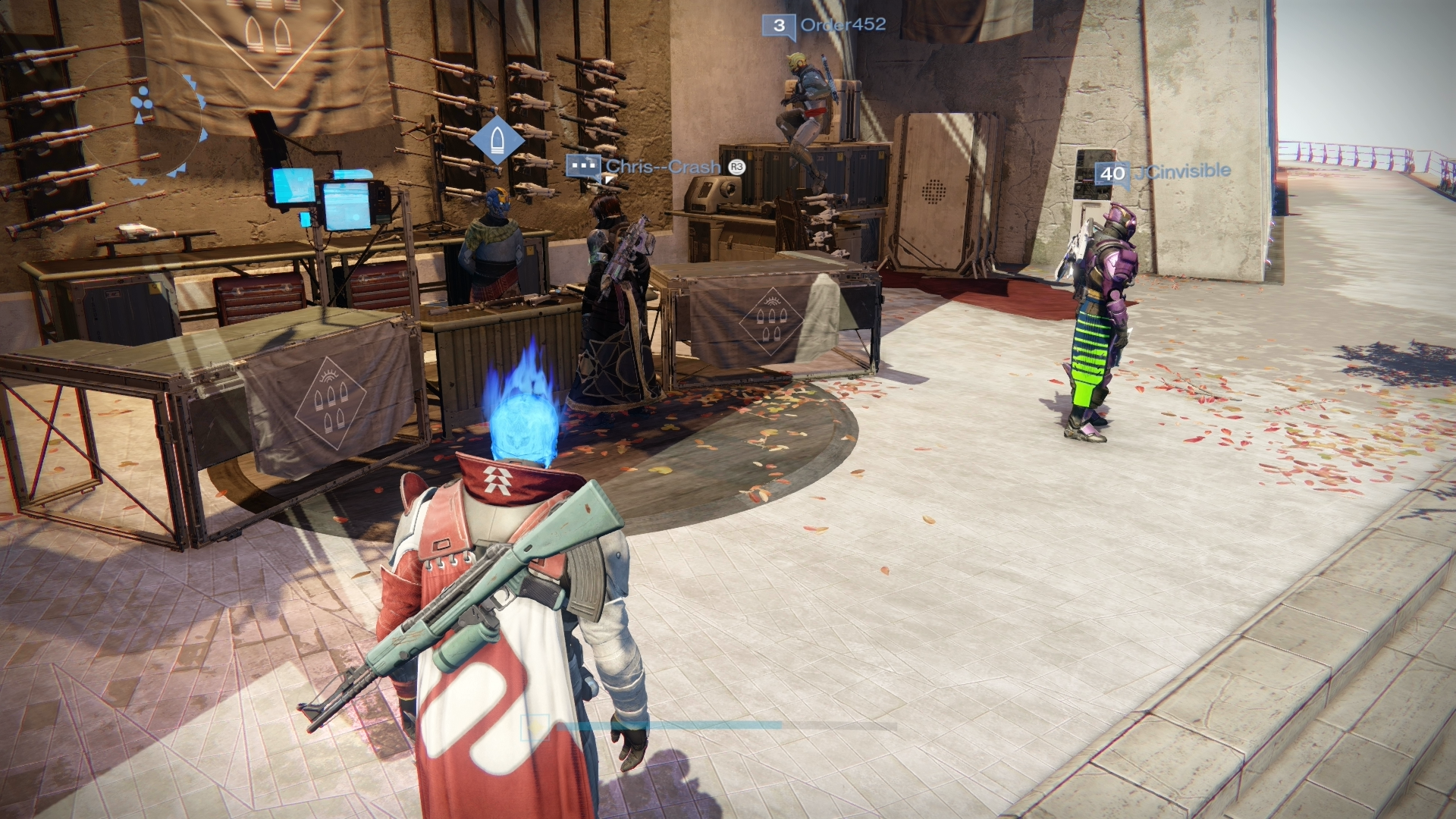Click the circular radar display
This screenshot has width=1456, height=819.
143,120
